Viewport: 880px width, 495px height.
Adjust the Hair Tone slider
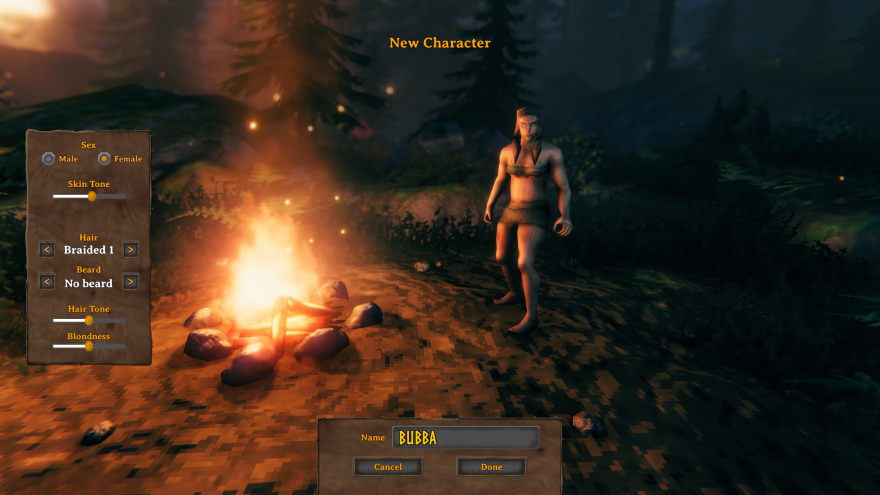[x=89, y=320]
